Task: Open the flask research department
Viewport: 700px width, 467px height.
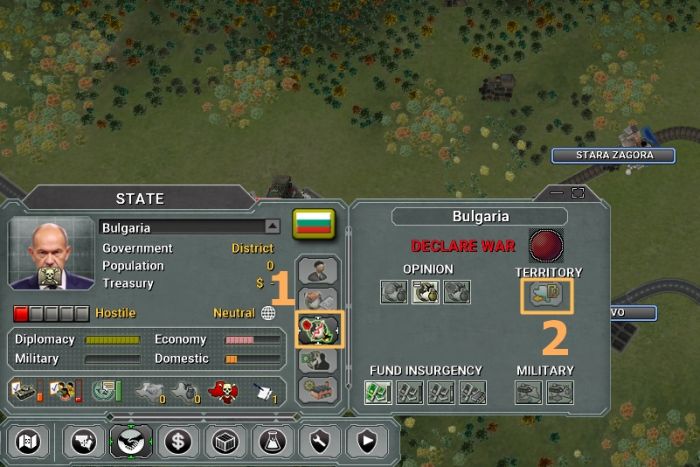Action: [x=270, y=439]
